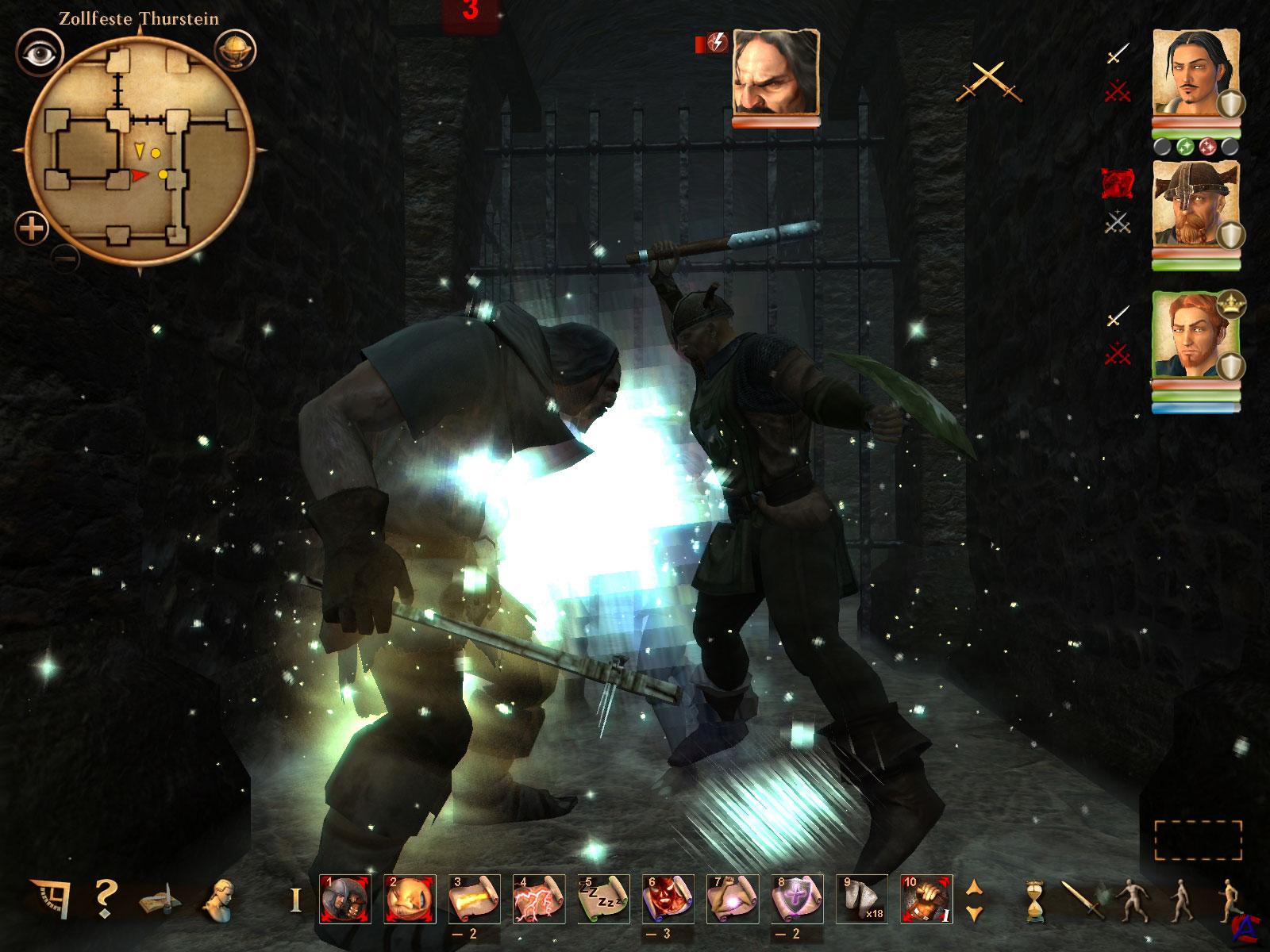Select the enemy target portrait

[775, 72]
